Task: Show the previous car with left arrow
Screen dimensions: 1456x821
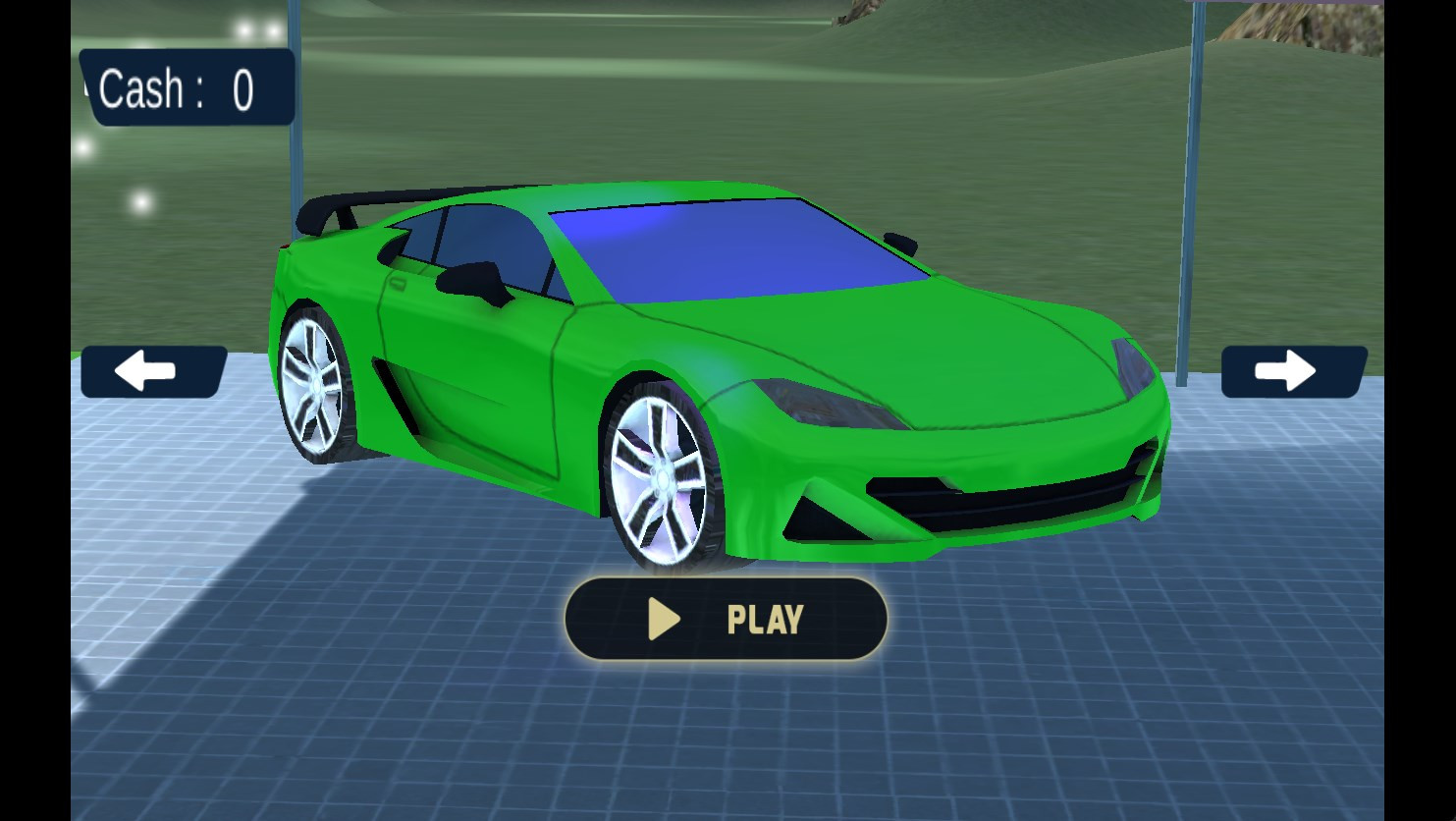Action: [152, 372]
